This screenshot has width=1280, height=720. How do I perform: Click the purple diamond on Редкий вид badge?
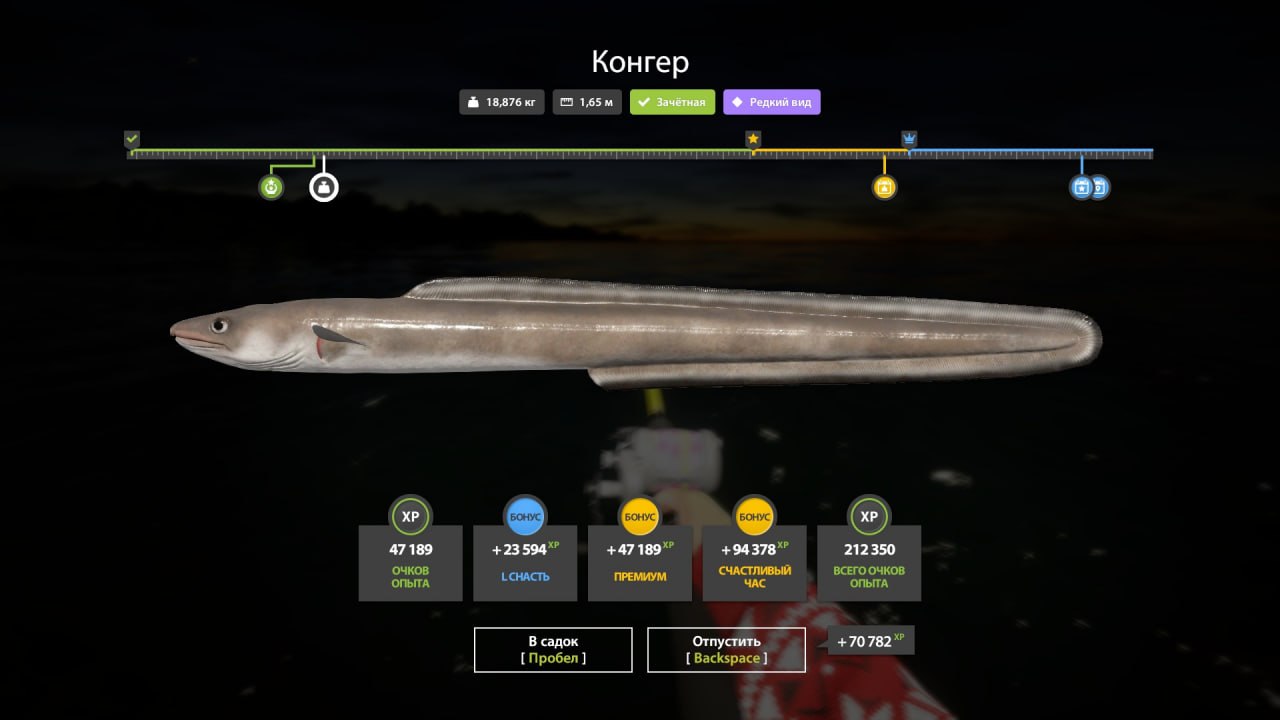click(x=736, y=101)
